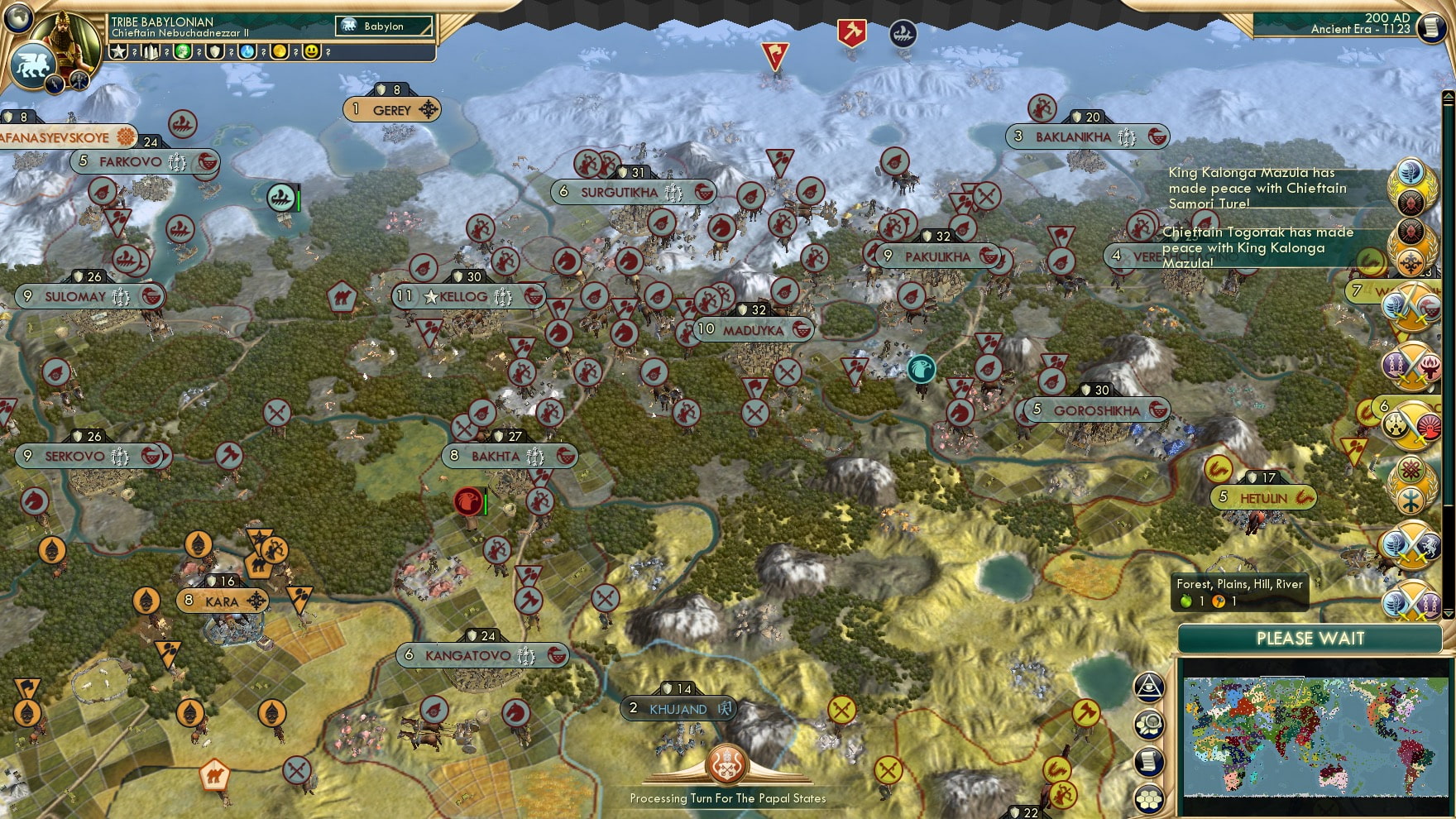Open the notification log scroll icon near the minimap
Image resolution: width=1456 pixels, height=819 pixels.
pyautogui.click(x=1149, y=759)
